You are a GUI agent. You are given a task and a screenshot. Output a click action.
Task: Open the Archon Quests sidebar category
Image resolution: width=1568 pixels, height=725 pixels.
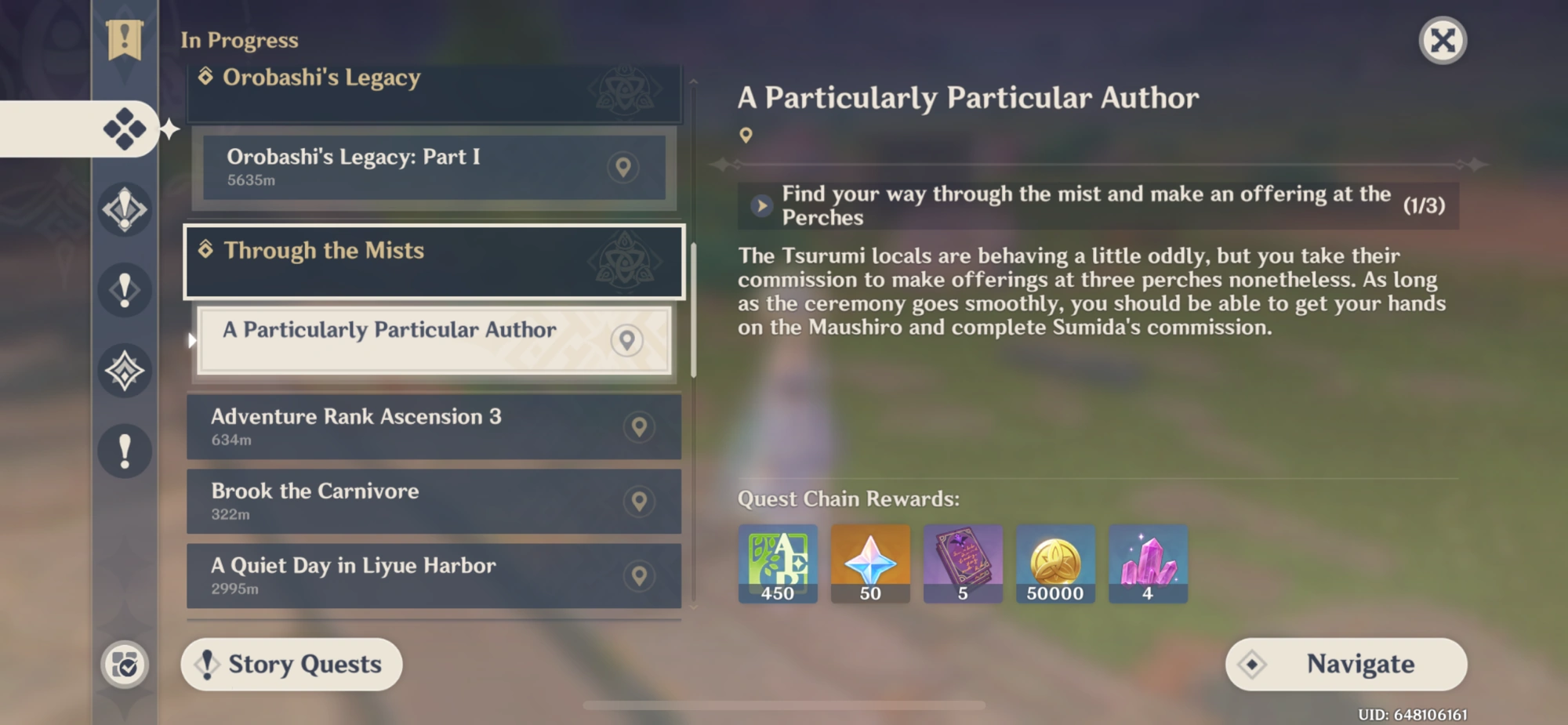pyautogui.click(x=125, y=209)
